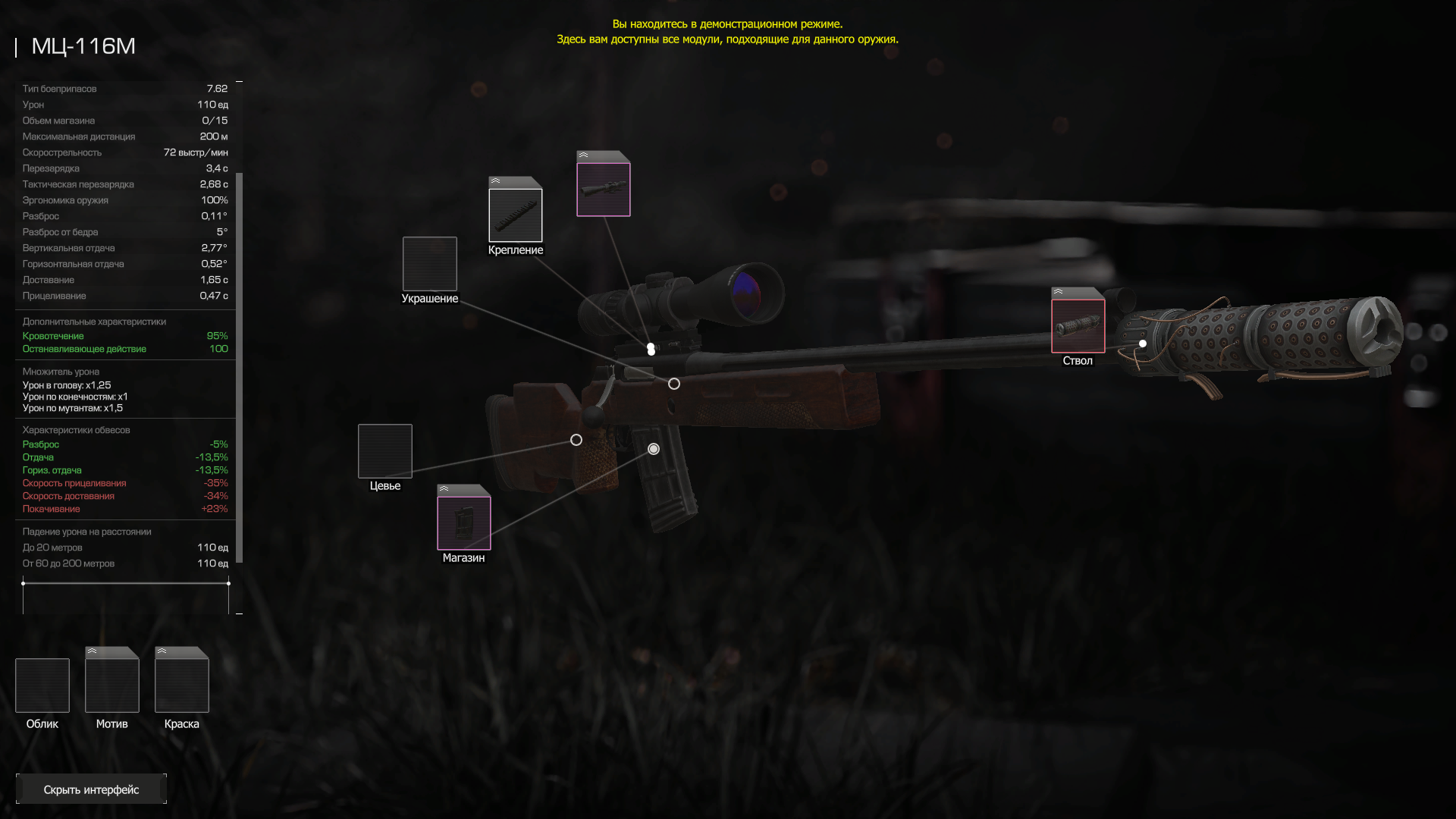Open the Ствол barrel suppressor slot
Viewport: 1456px width, 819px height.
tap(1078, 326)
